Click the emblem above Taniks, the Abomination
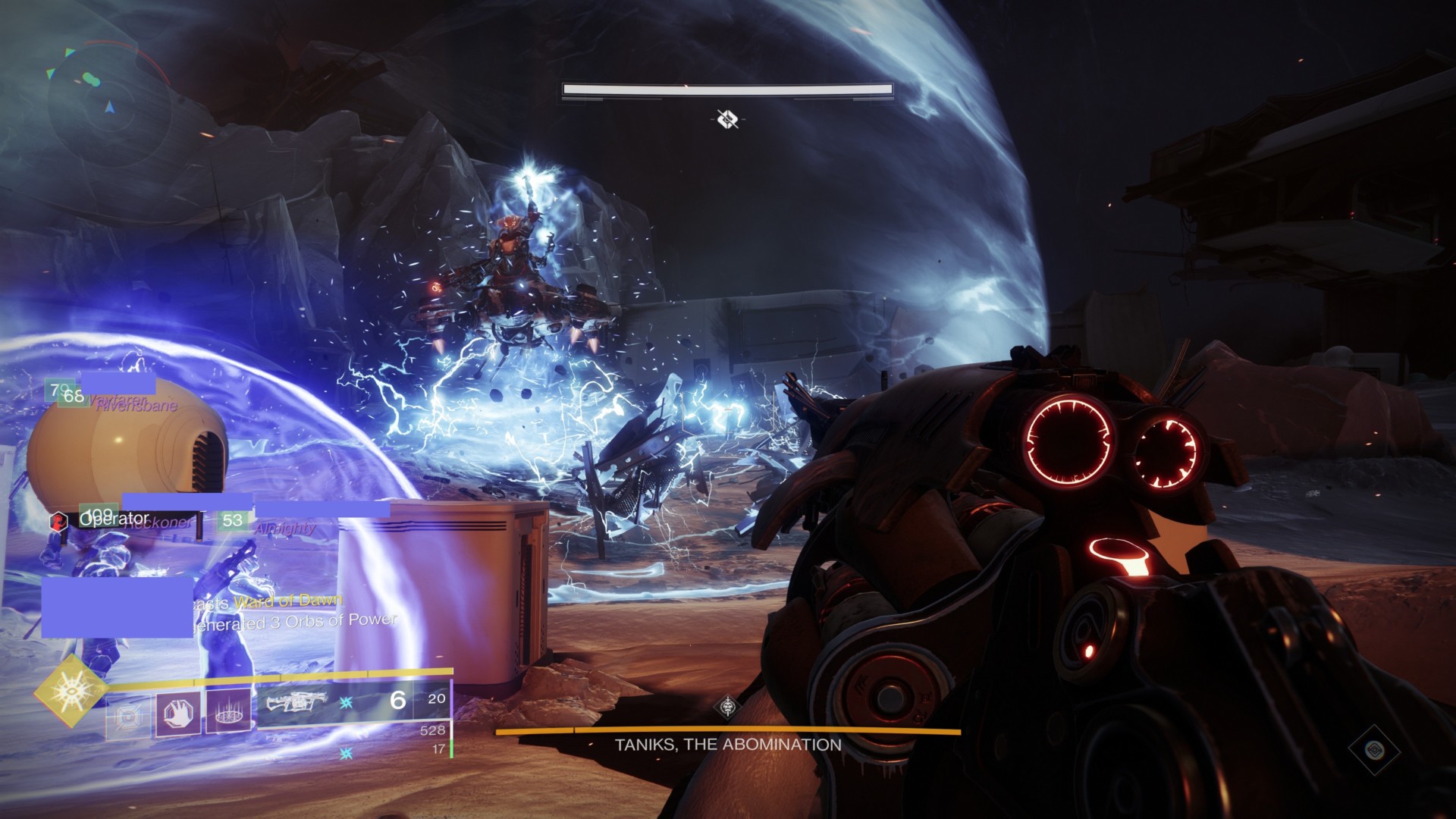The height and width of the screenshot is (819, 1456). [728, 707]
